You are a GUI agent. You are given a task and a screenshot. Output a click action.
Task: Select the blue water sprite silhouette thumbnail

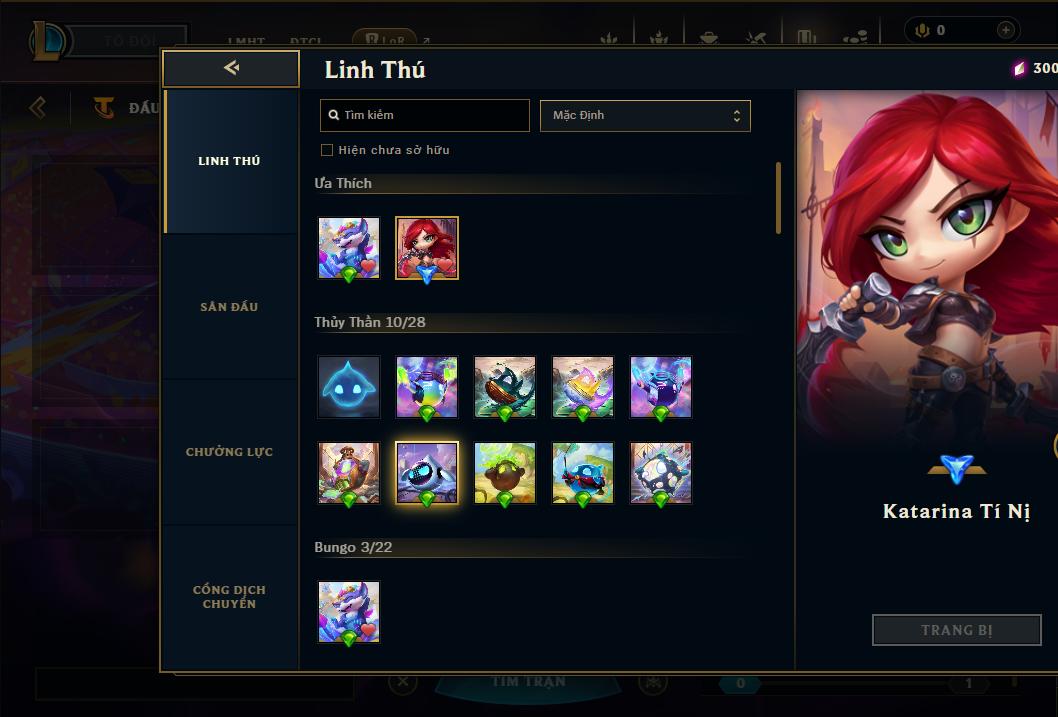349,387
